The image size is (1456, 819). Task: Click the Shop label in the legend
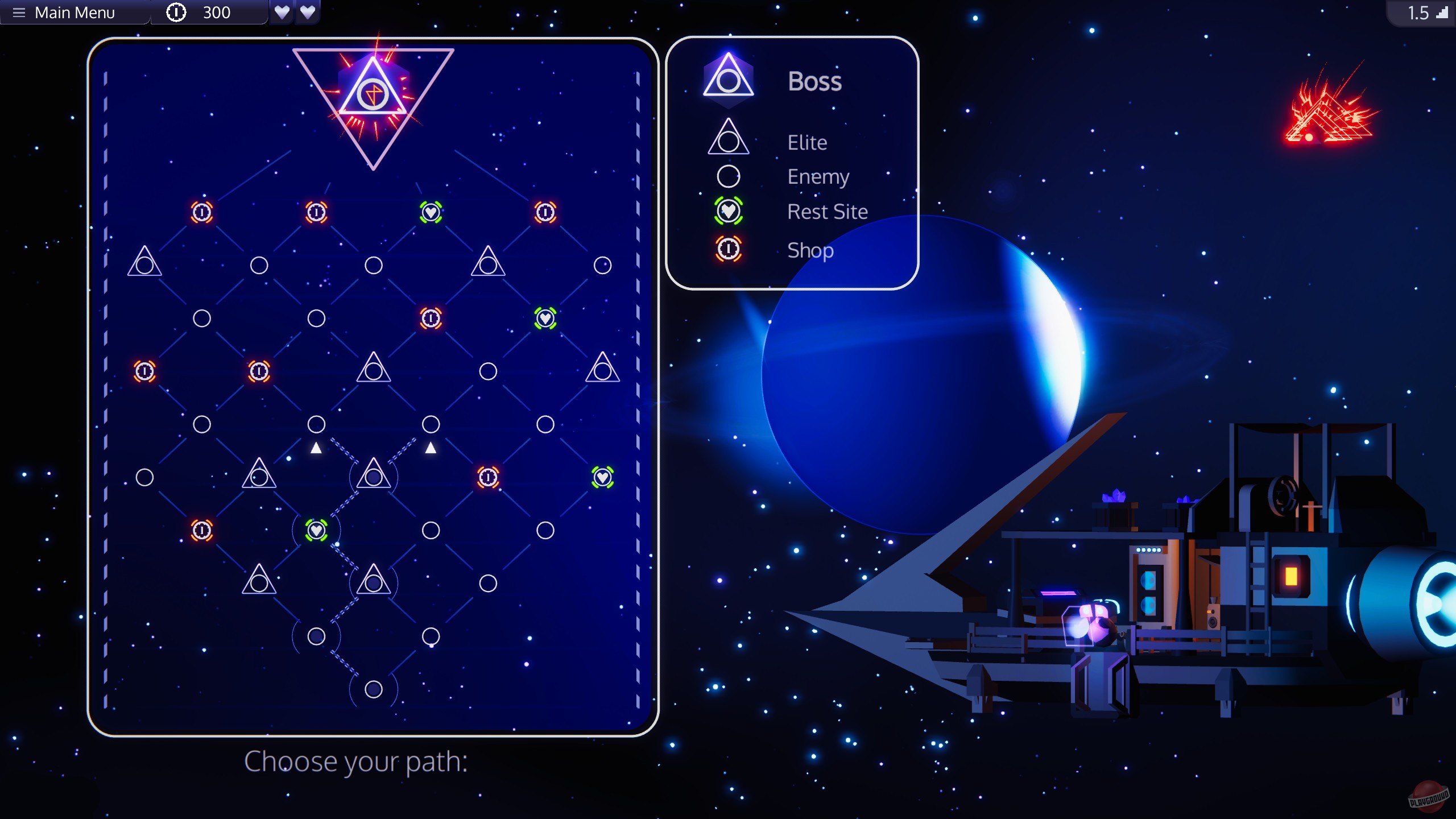[810, 250]
